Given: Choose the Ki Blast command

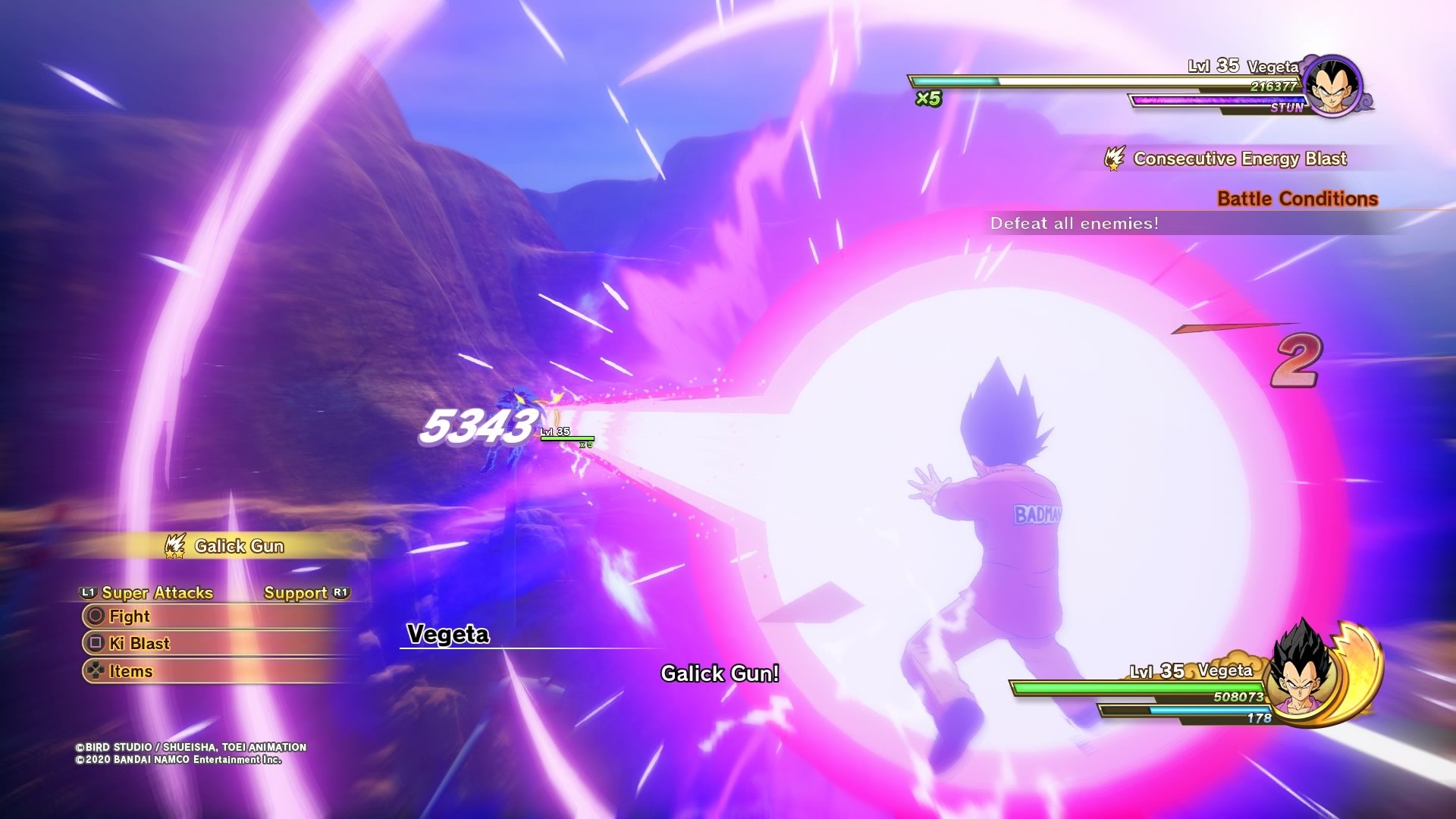Looking at the screenshot, I should 139,644.
